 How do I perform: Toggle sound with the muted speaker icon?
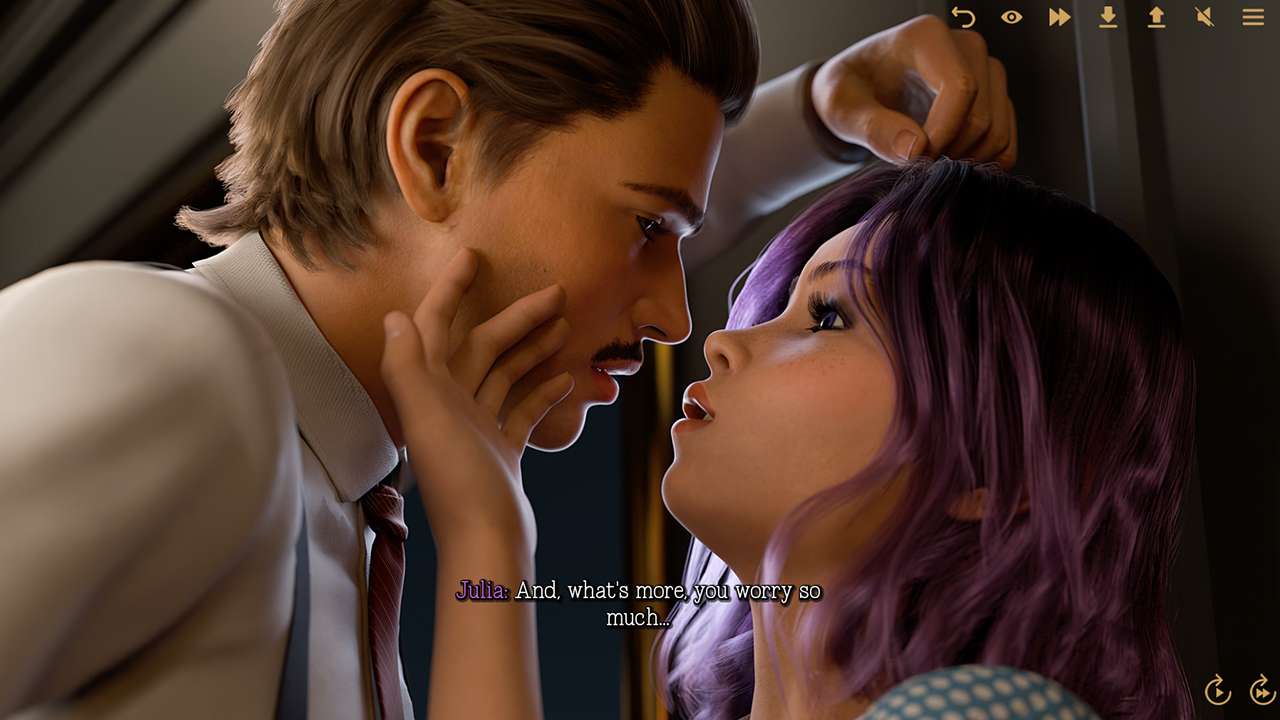coord(1204,17)
